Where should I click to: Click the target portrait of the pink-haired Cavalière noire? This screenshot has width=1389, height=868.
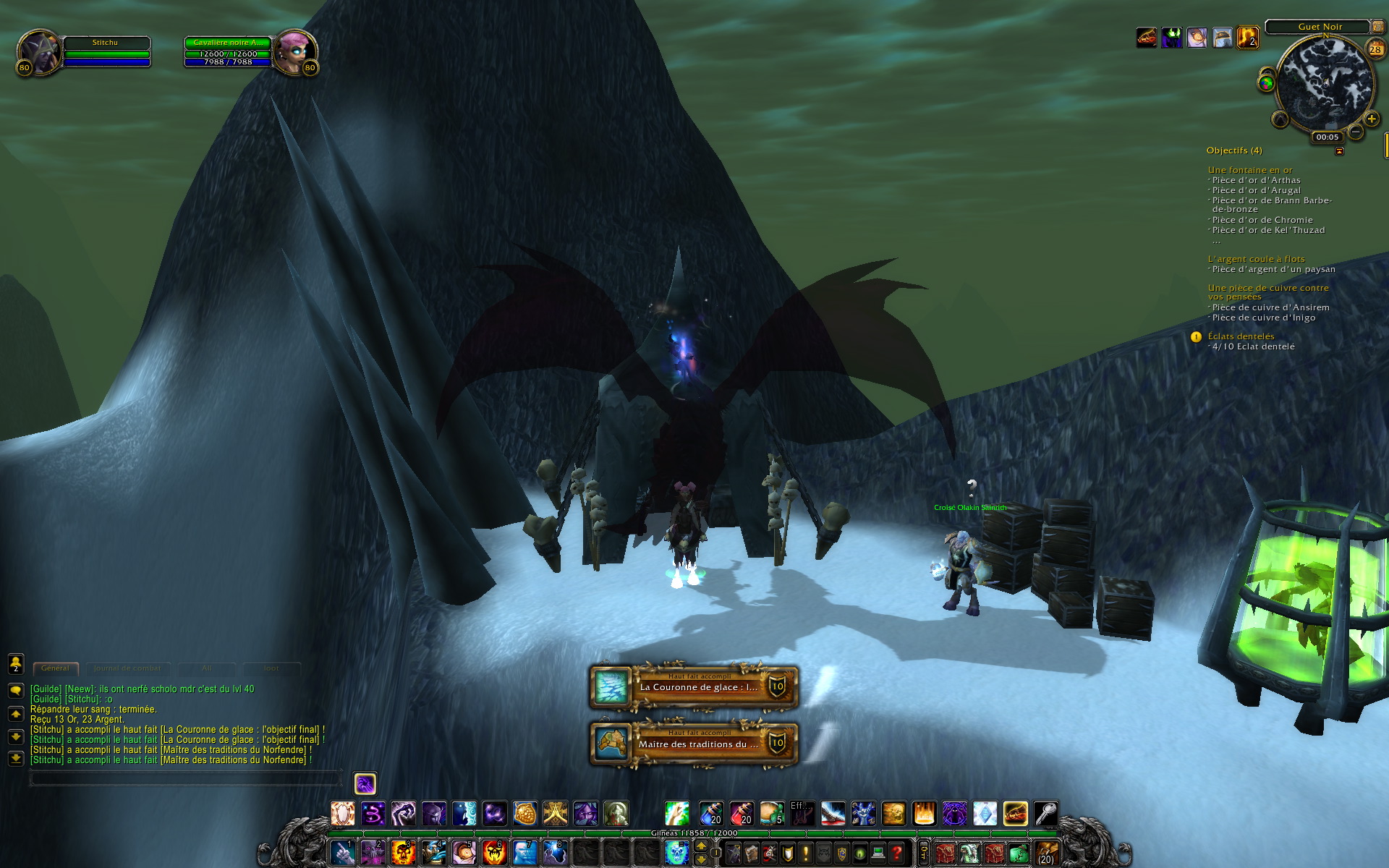pos(294,52)
